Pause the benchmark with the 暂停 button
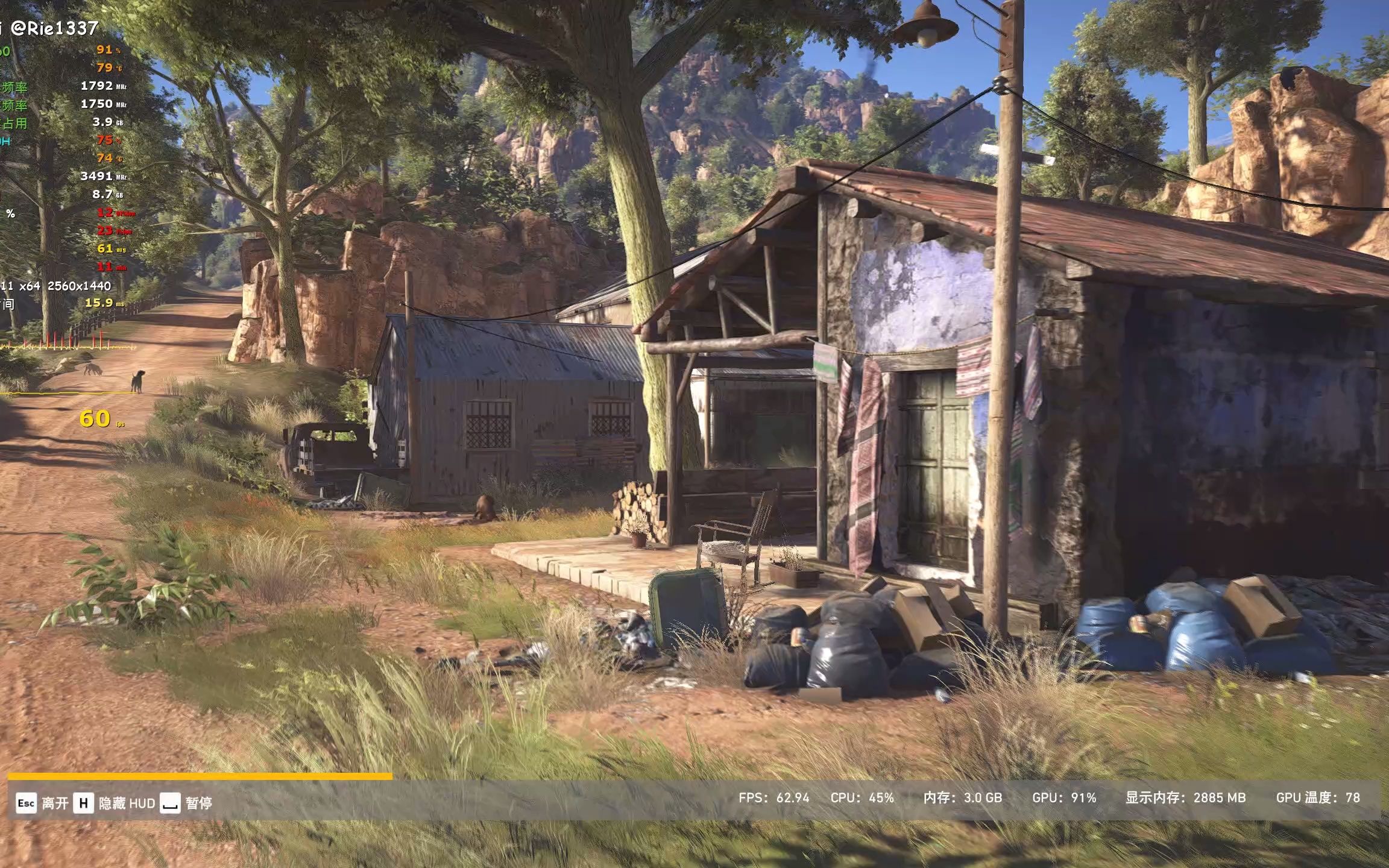 coord(187,804)
